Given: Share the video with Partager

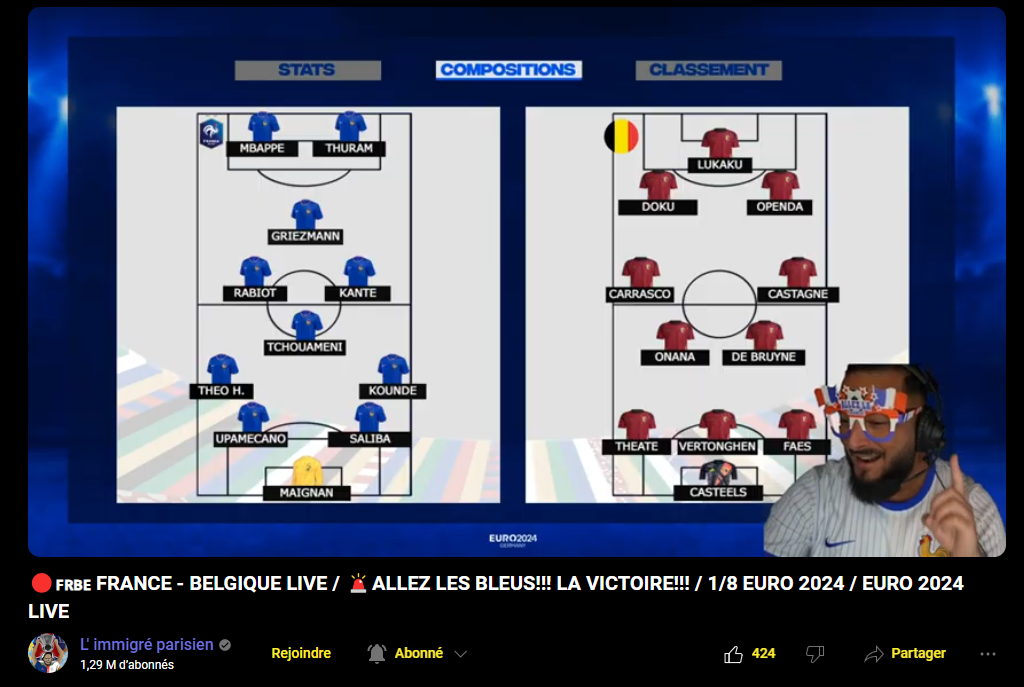Looking at the screenshot, I should click(905, 653).
